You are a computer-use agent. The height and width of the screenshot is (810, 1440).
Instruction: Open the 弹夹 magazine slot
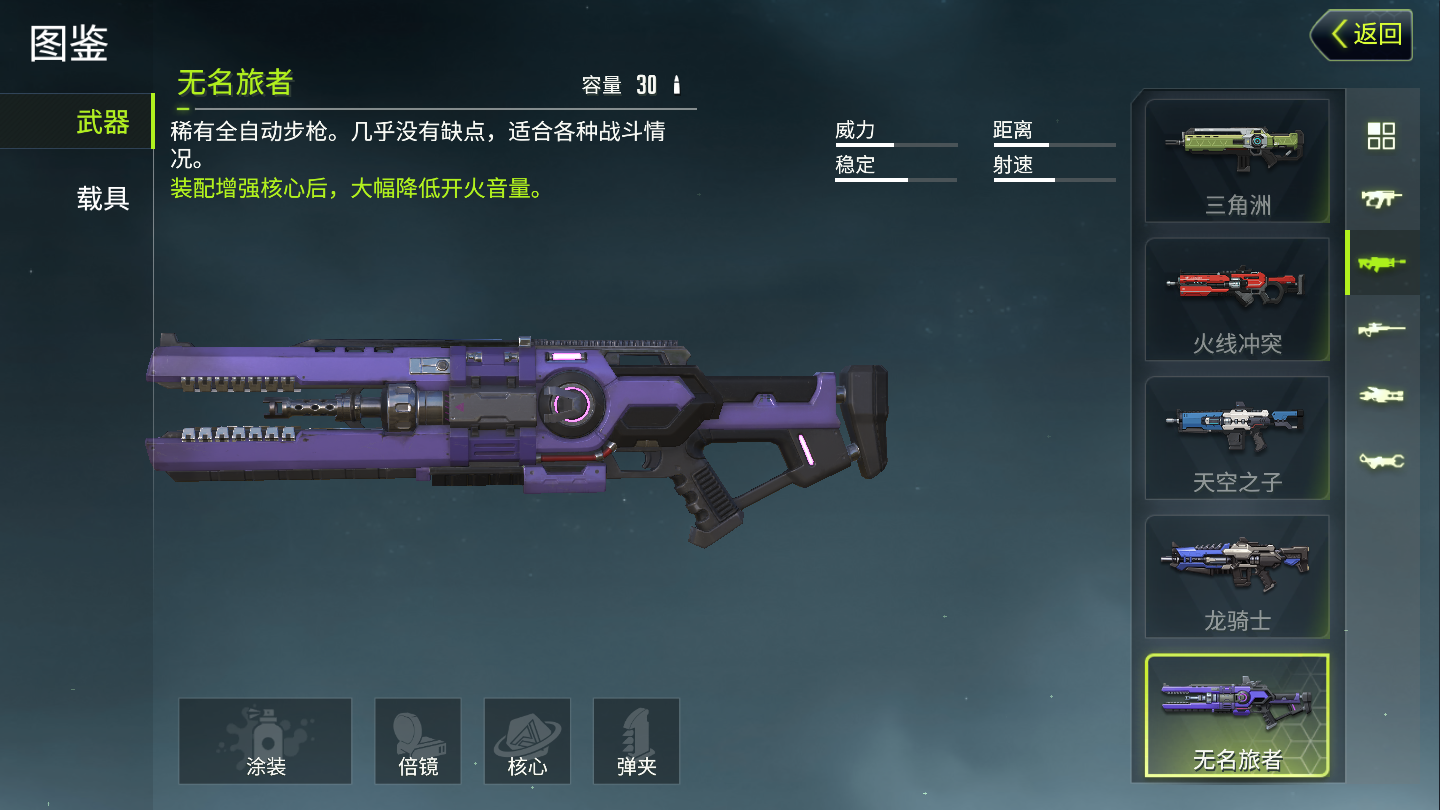pos(636,741)
